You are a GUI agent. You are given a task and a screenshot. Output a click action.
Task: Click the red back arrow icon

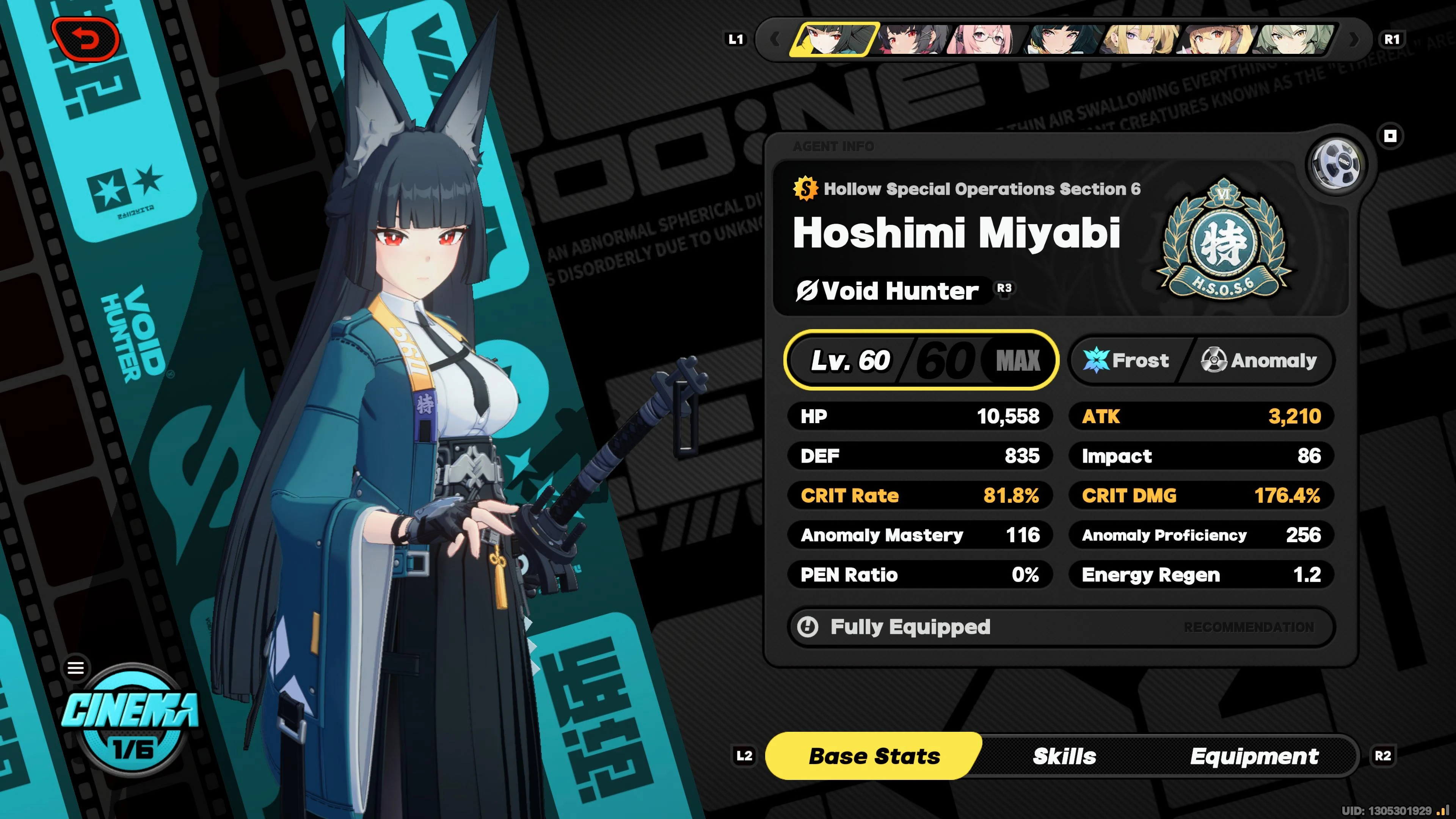pos(88,39)
